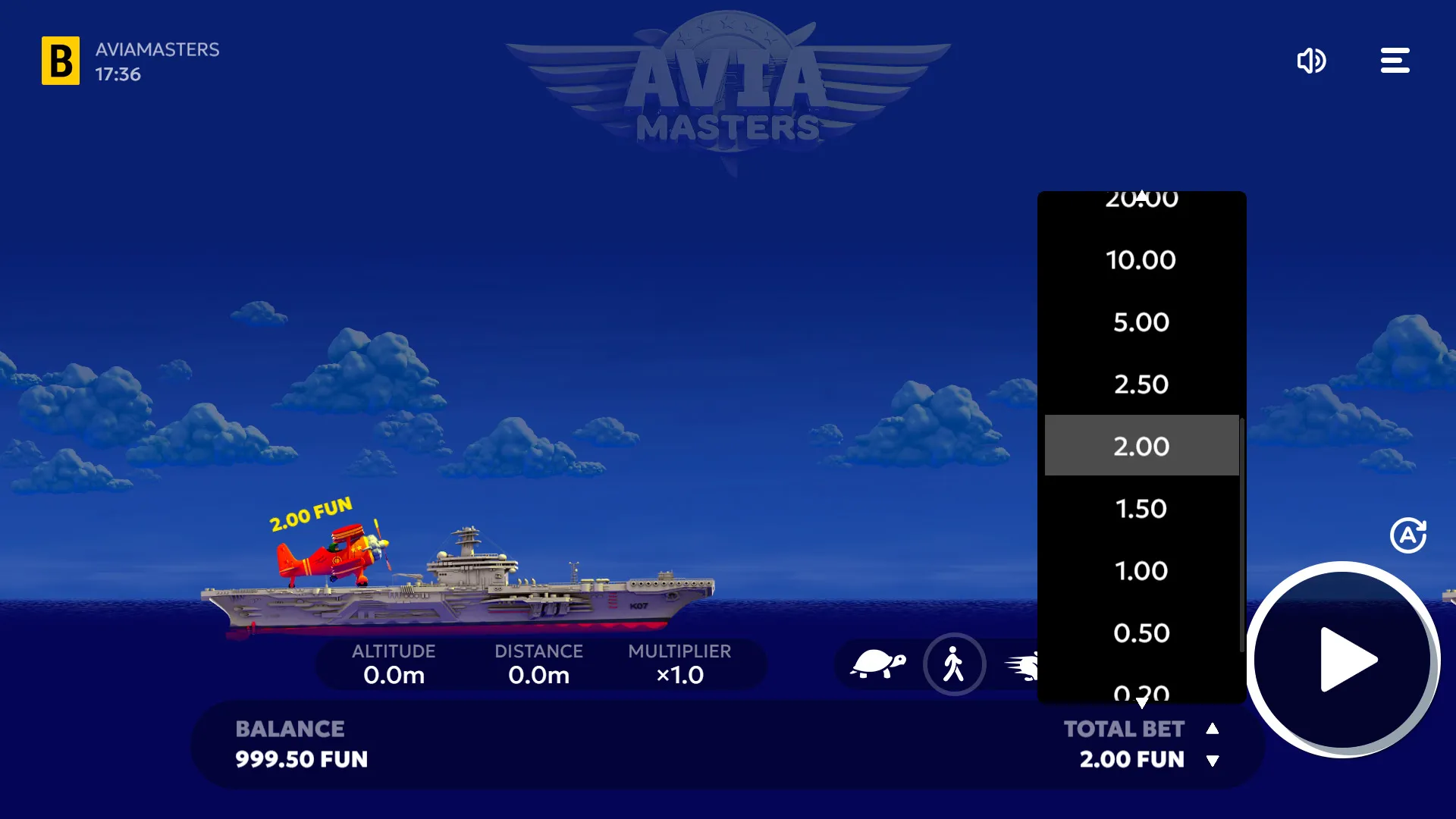
Task: Toggle the sound speaker icon
Action: pos(1311,61)
